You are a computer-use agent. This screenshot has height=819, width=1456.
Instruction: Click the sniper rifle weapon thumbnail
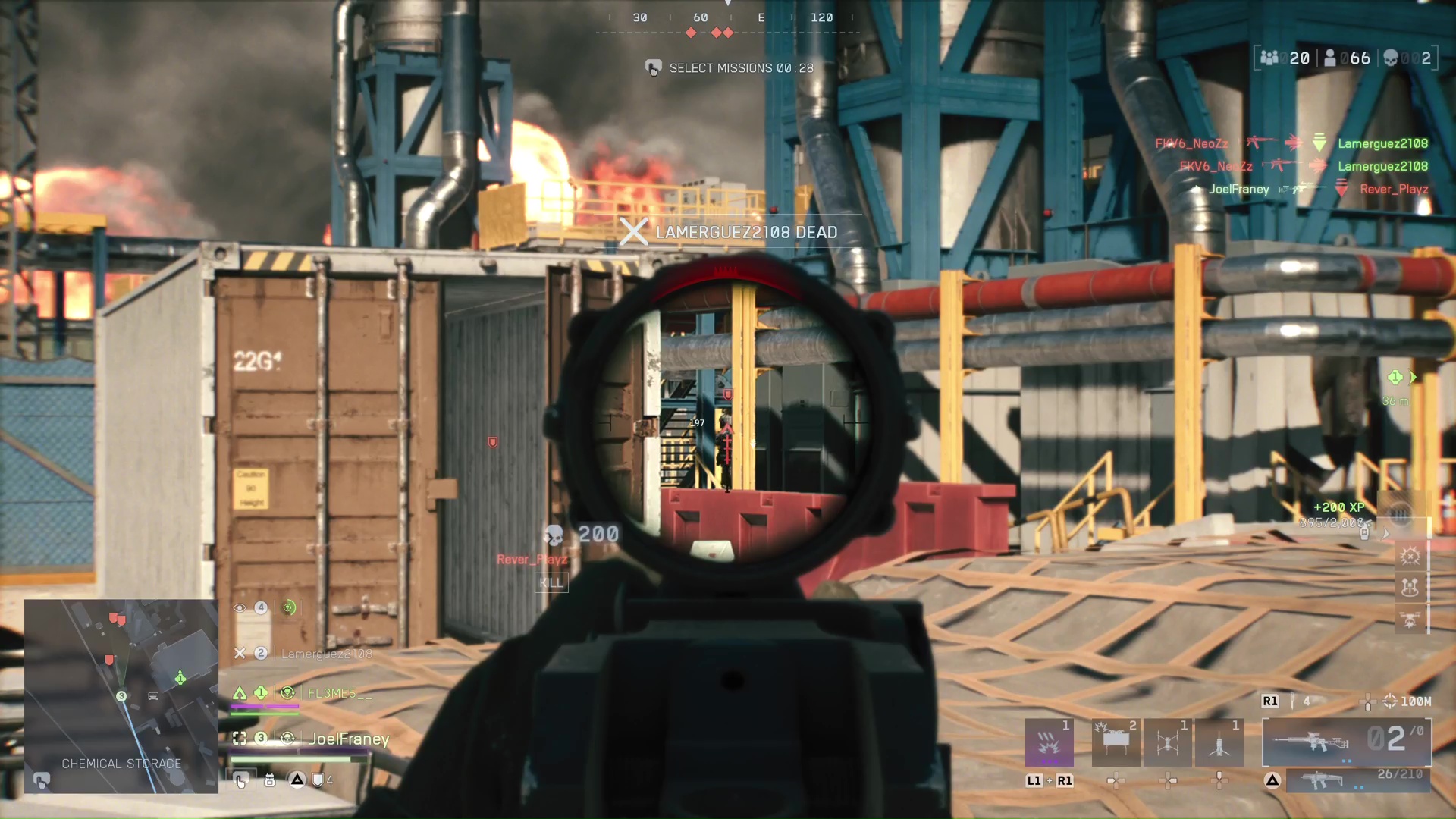(1312, 742)
